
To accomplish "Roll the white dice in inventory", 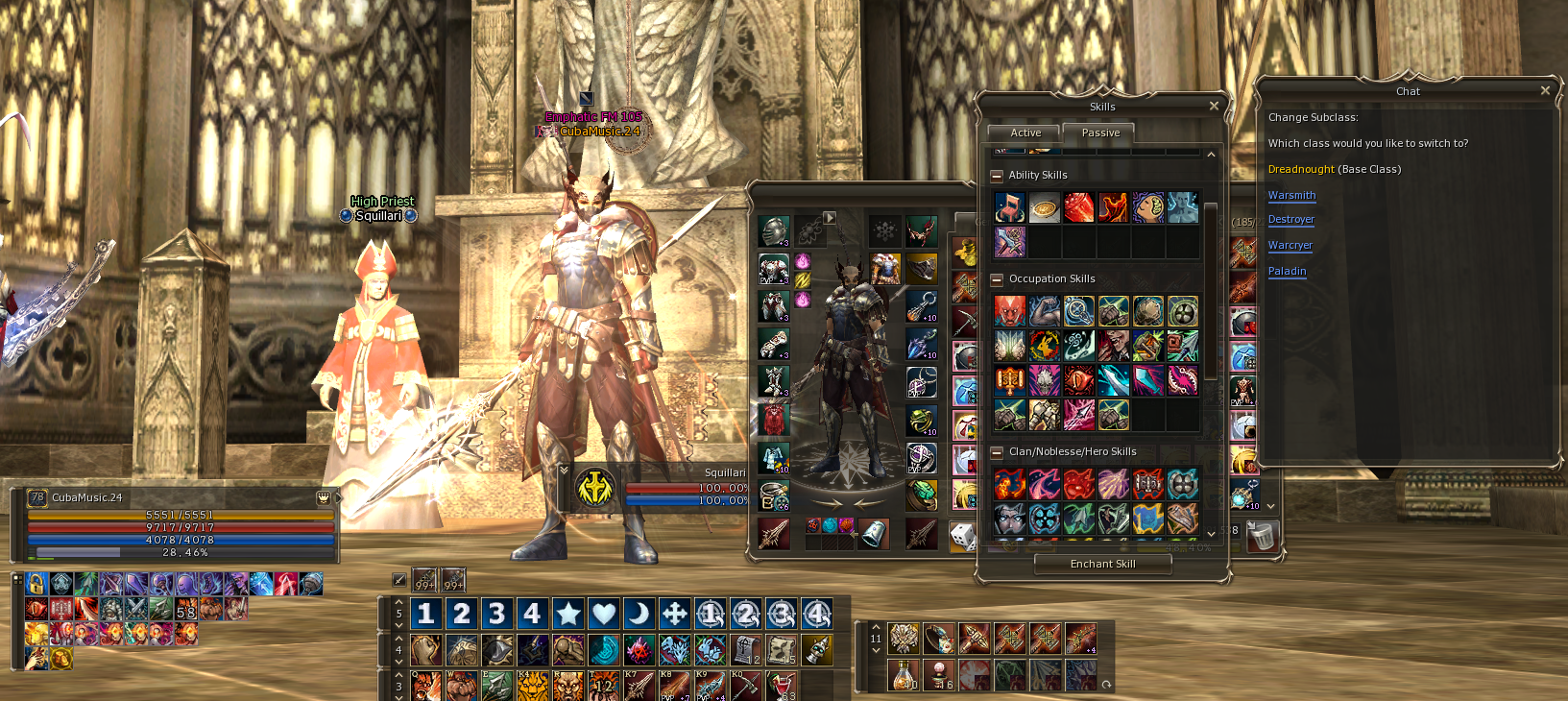I will coord(962,536).
